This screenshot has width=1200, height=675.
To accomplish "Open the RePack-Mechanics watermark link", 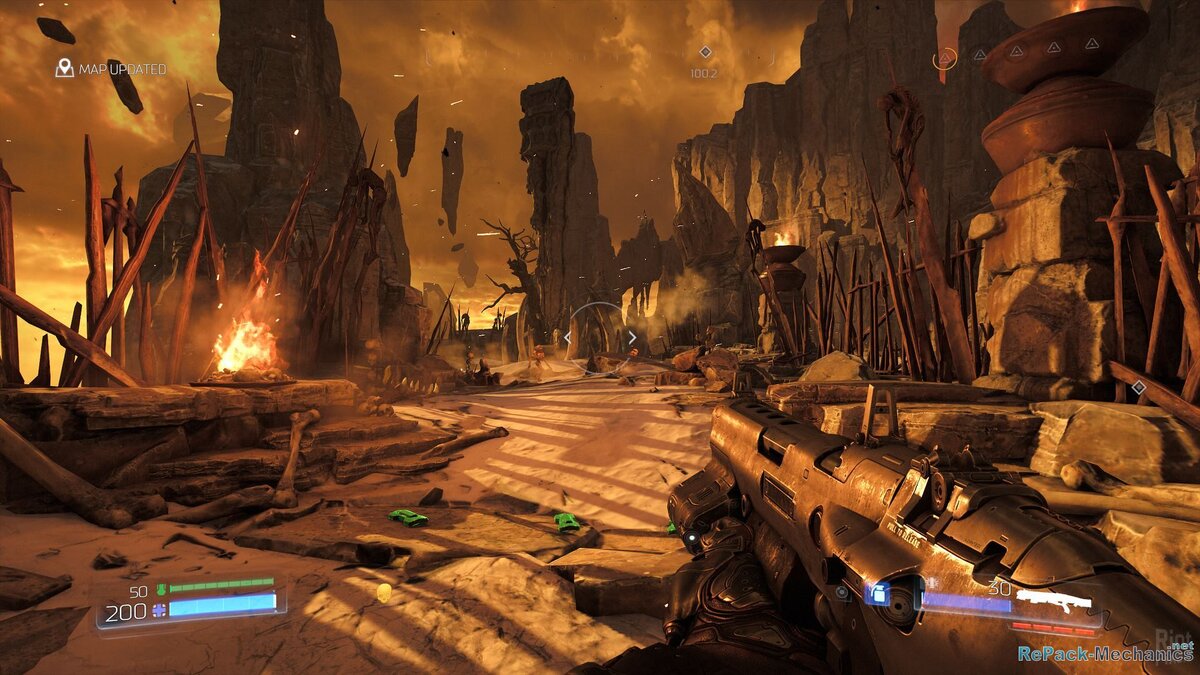I will [1104, 654].
